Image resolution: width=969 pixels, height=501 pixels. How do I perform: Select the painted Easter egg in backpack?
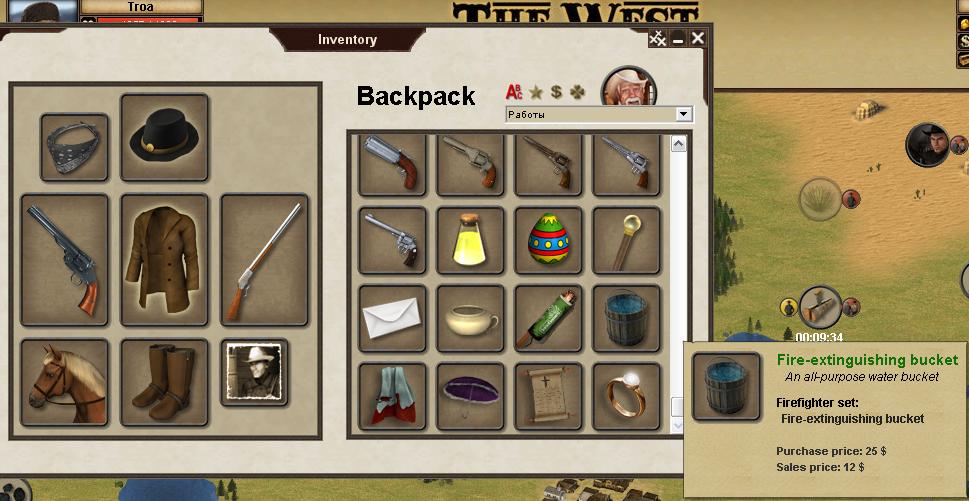pos(548,240)
